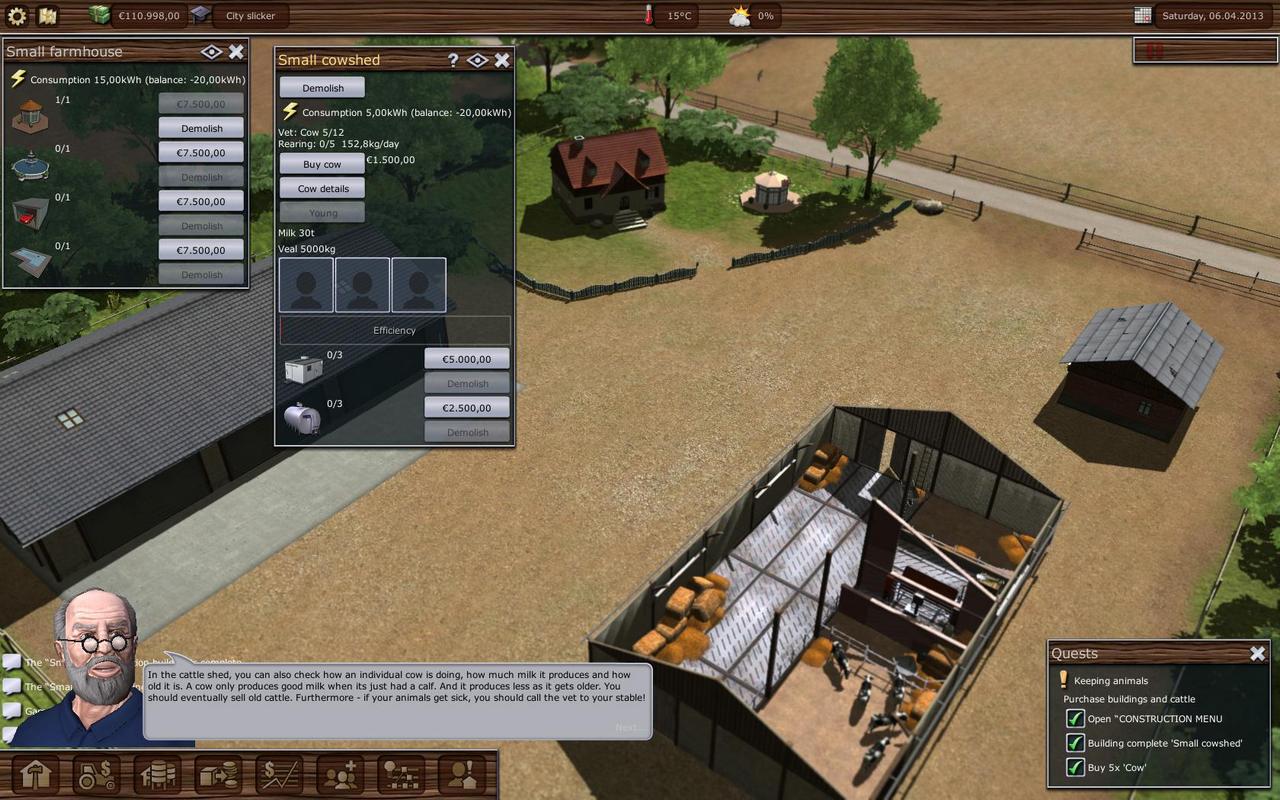Toggle the eye icon on cowshed panel
This screenshot has width=1280, height=800.
(477, 60)
